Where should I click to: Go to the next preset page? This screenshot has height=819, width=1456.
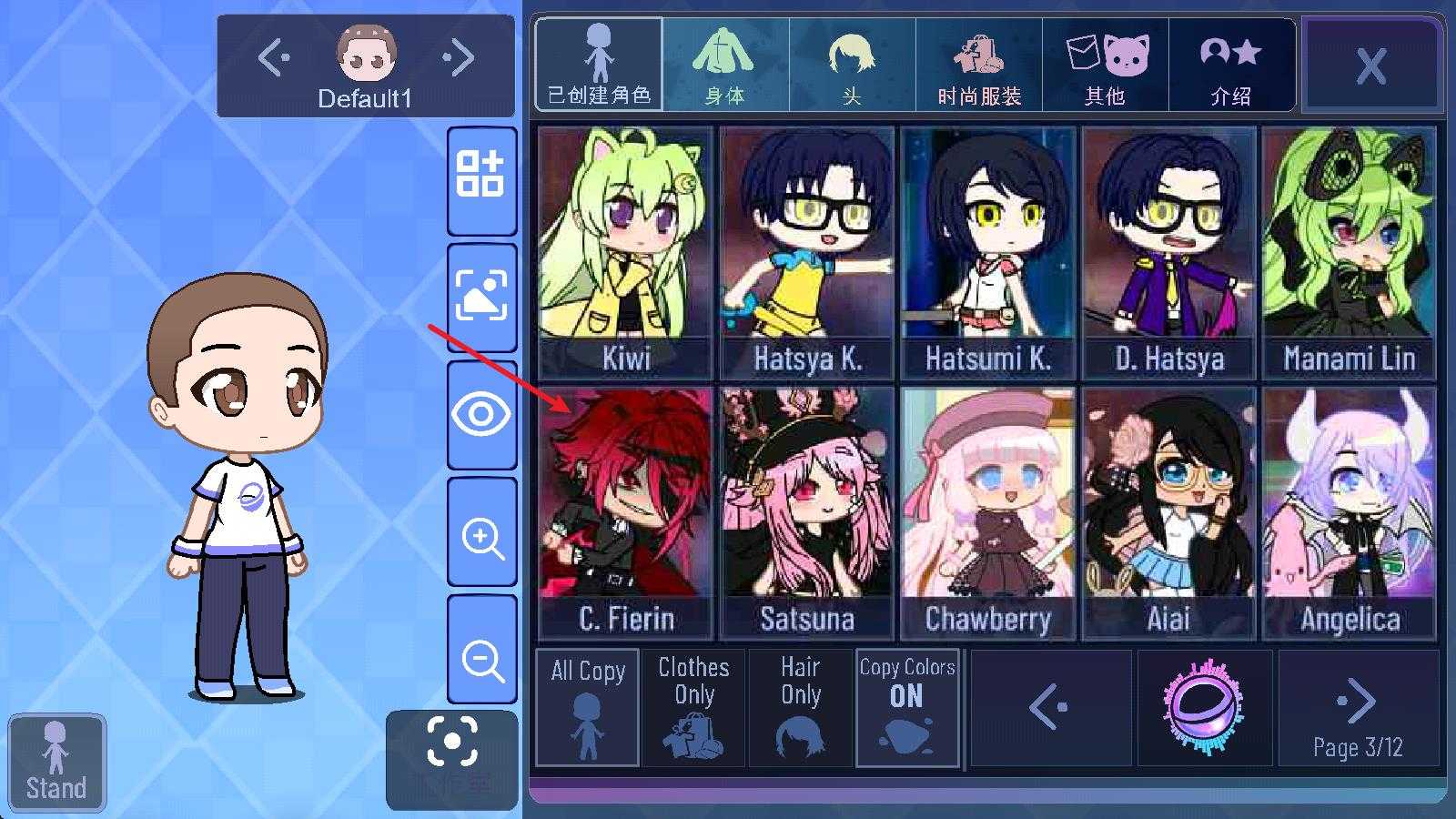click(1358, 708)
